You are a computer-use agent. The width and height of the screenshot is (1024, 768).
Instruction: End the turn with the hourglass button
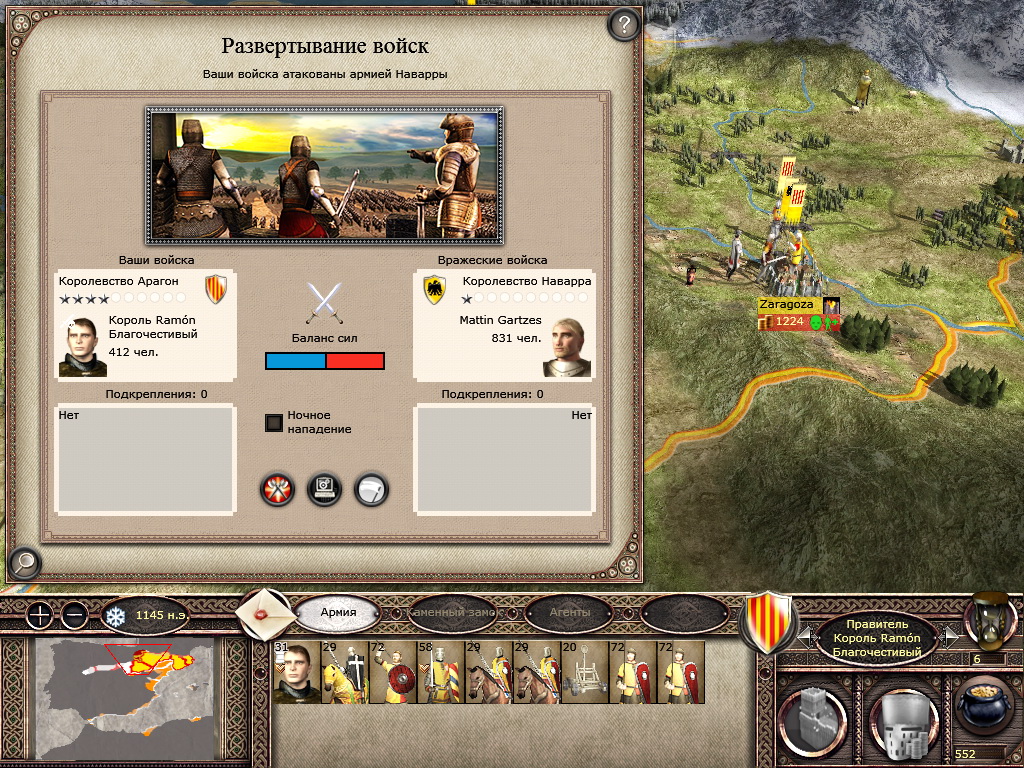[985, 618]
